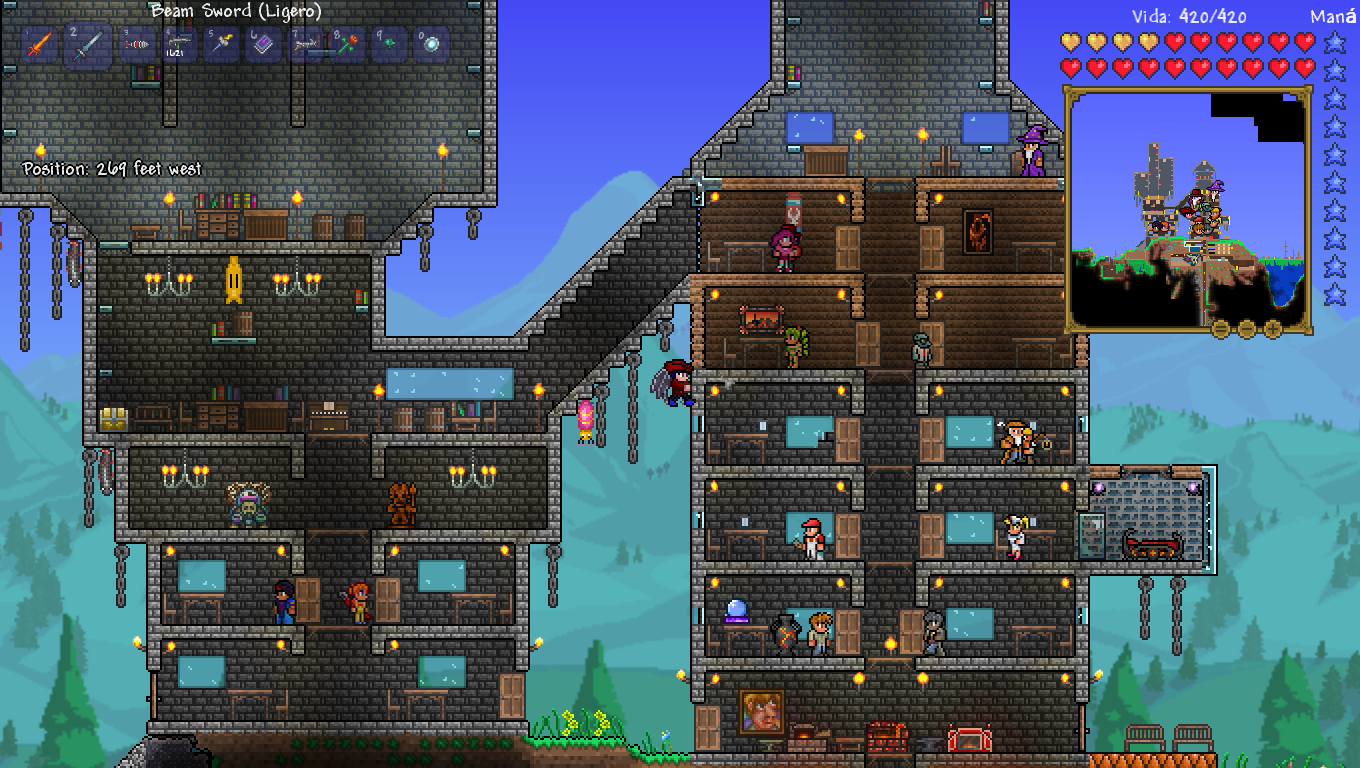1360x768 pixels.
Task: Reset the minimap zoom with equals button
Action: tap(1221, 328)
